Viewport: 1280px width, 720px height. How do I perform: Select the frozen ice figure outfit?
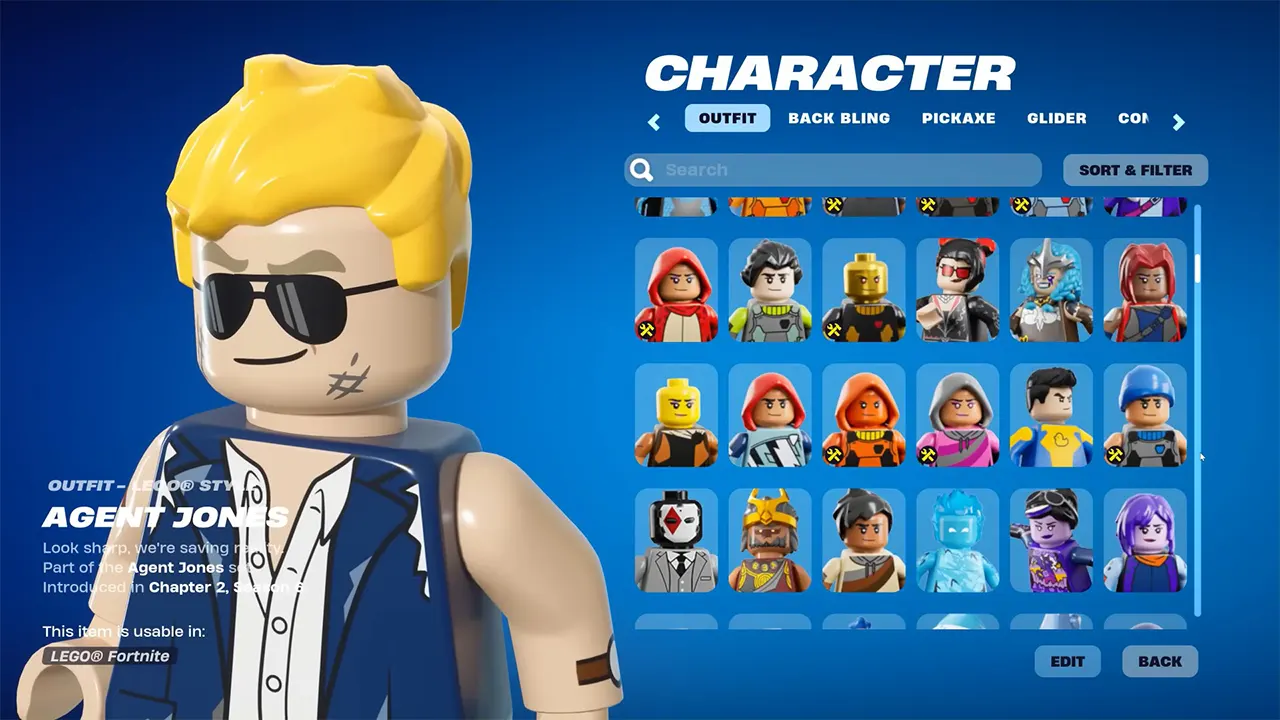(958, 540)
